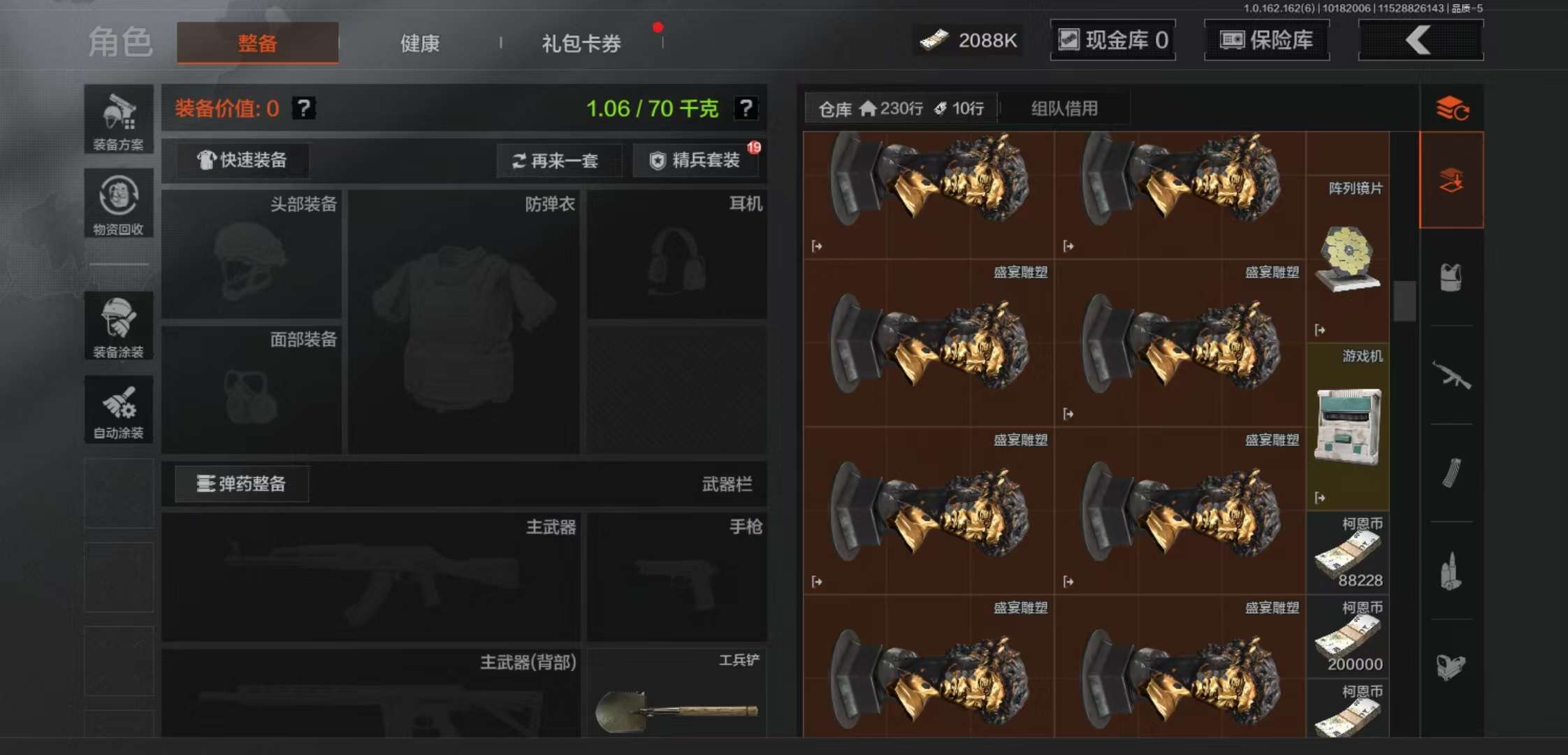Toggle the deposit filter in right sidebar
The height and width of the screenshot is (755, 1568).
1452,180
